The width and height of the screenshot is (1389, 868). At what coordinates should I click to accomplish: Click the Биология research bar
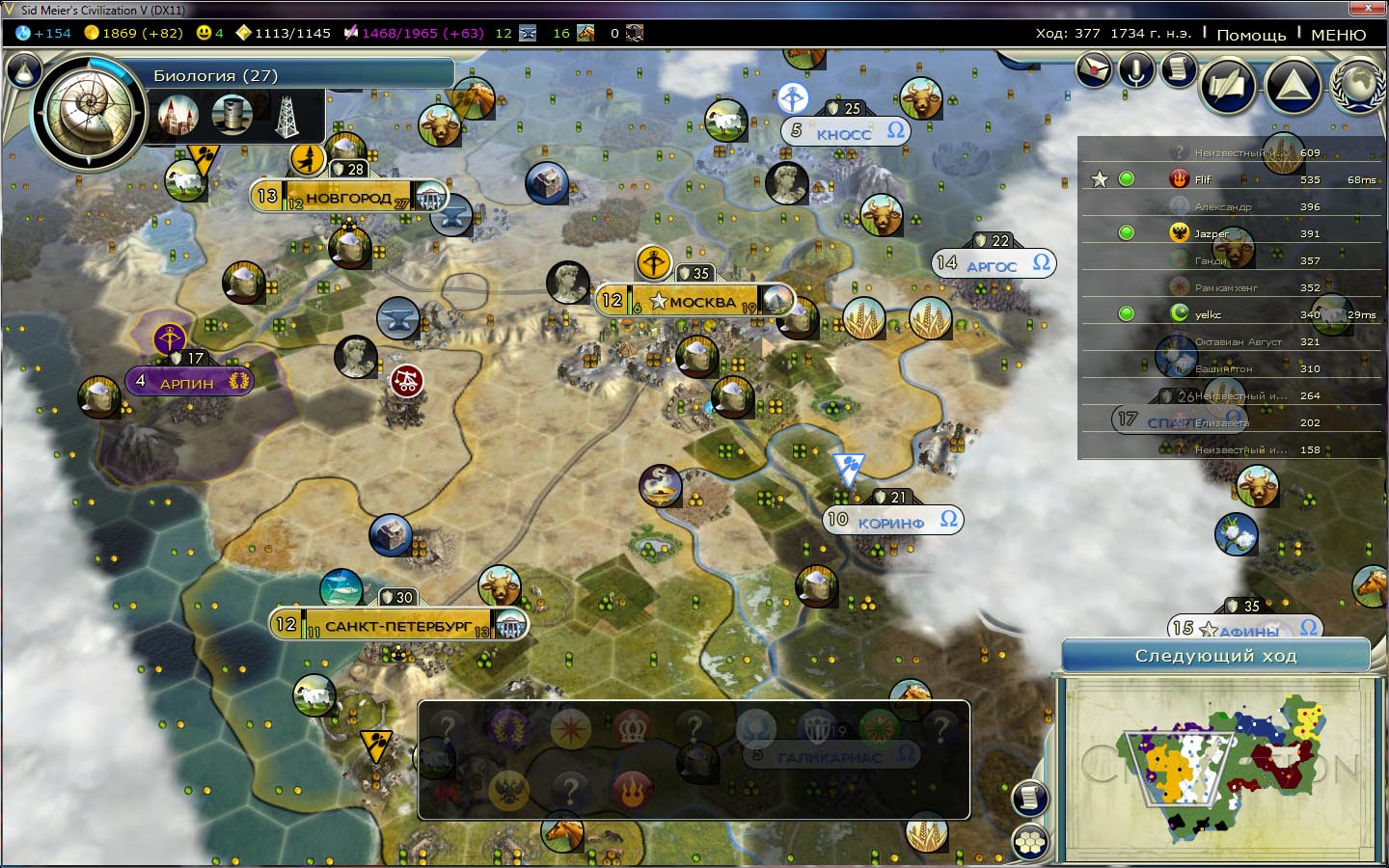tap(299, 75)
